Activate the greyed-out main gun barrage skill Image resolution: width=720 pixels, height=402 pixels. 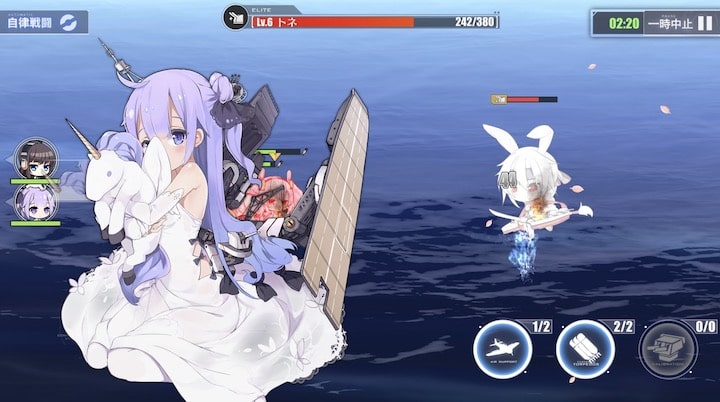point(667,351)
